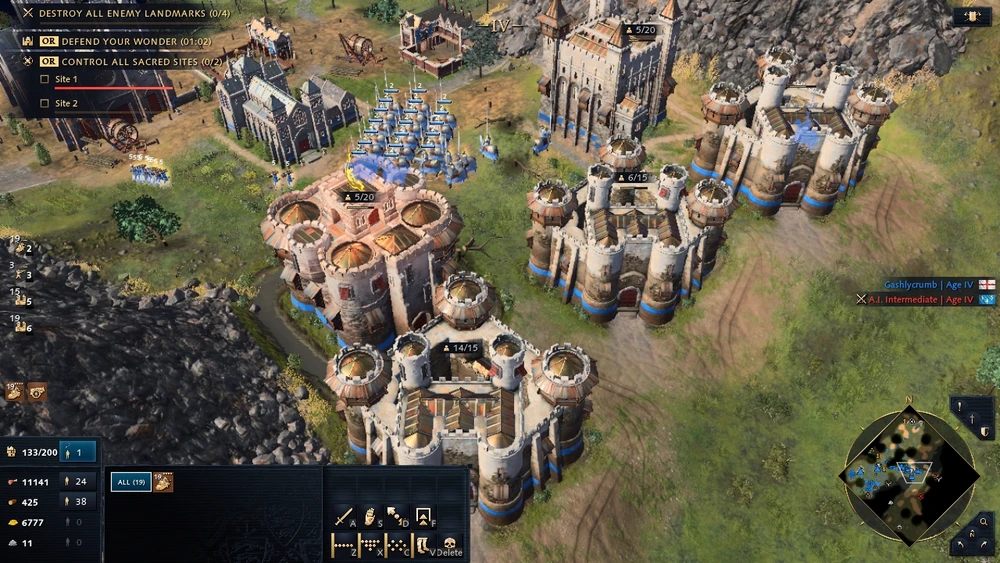Open the menu button in top-right corner
The height and width of the screenshot is (563, 1000).
[971, 16]
